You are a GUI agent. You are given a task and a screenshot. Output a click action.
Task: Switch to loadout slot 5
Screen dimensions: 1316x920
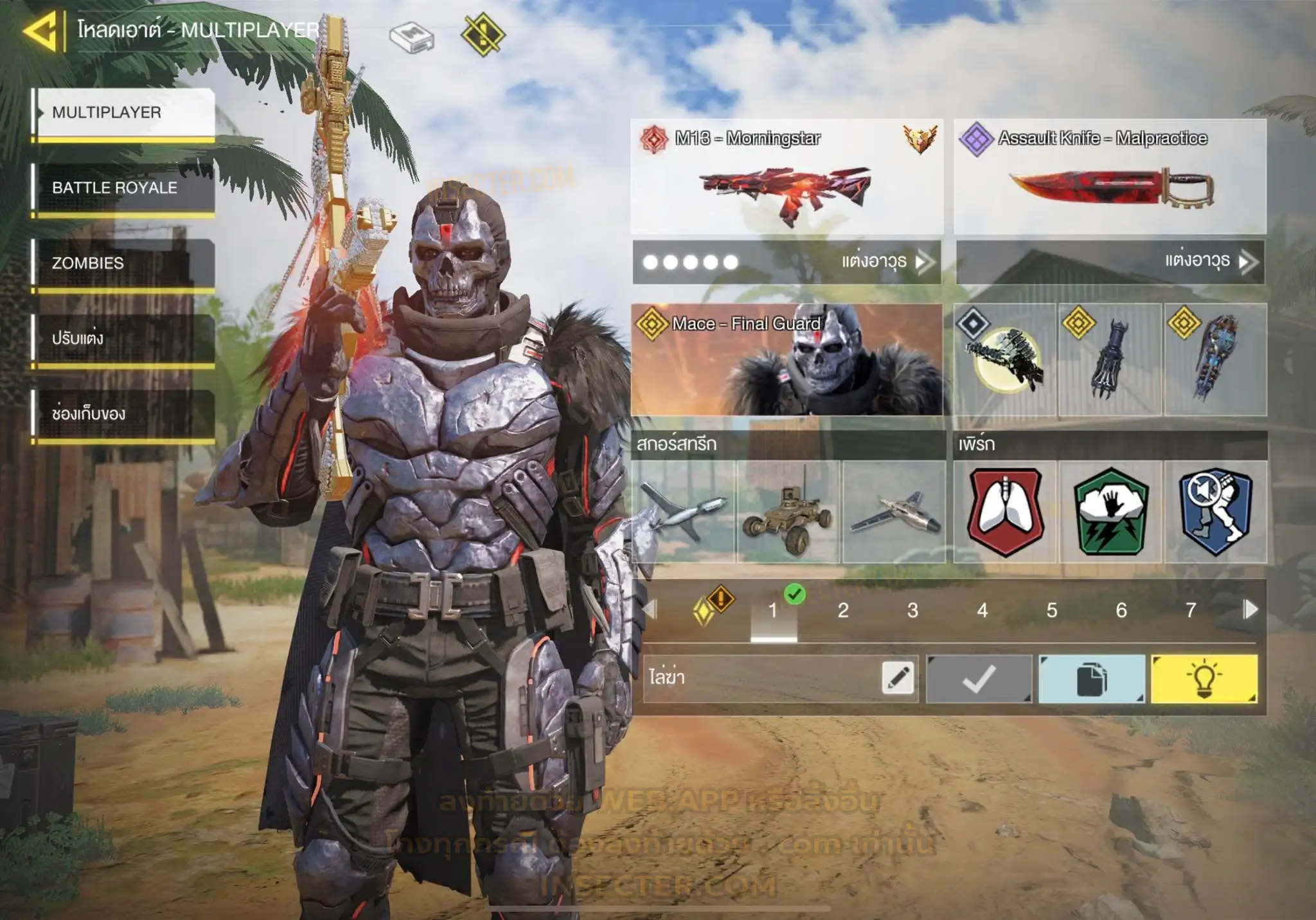point(1052,610)
